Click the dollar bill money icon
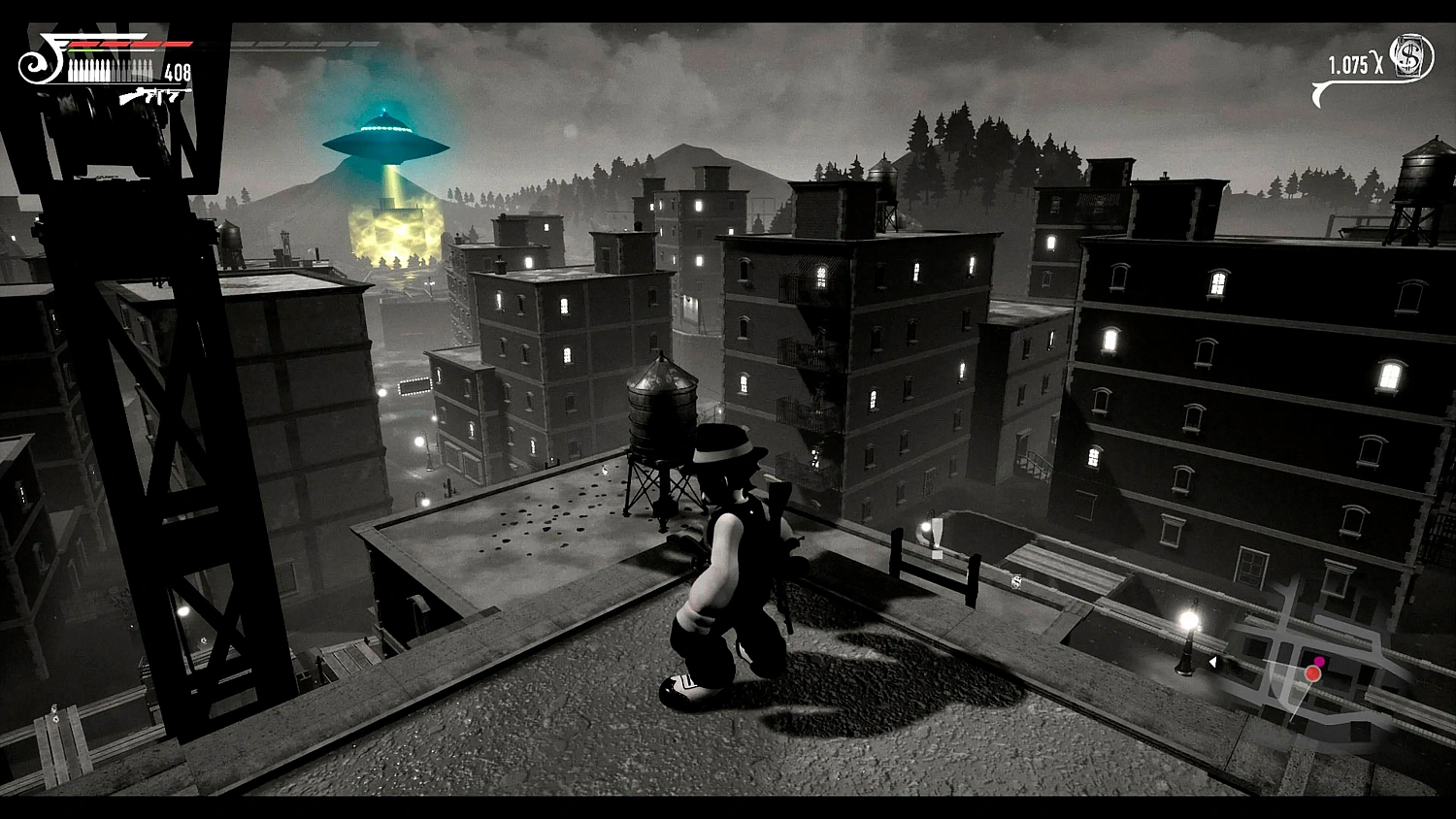Screen dimensions: 1456x819 click(1410, 54)
